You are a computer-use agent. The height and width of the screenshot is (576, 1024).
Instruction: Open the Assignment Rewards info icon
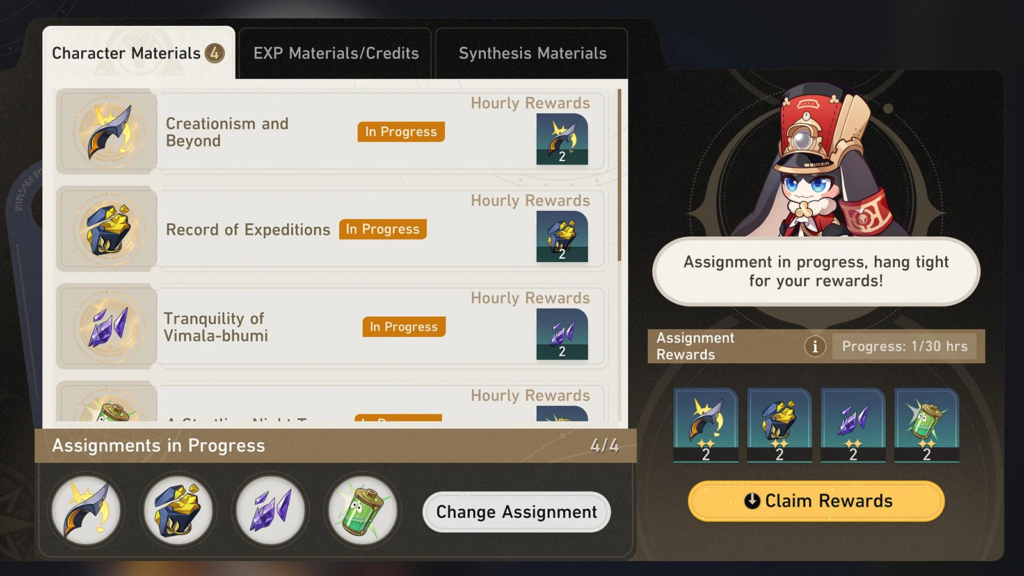815,346
